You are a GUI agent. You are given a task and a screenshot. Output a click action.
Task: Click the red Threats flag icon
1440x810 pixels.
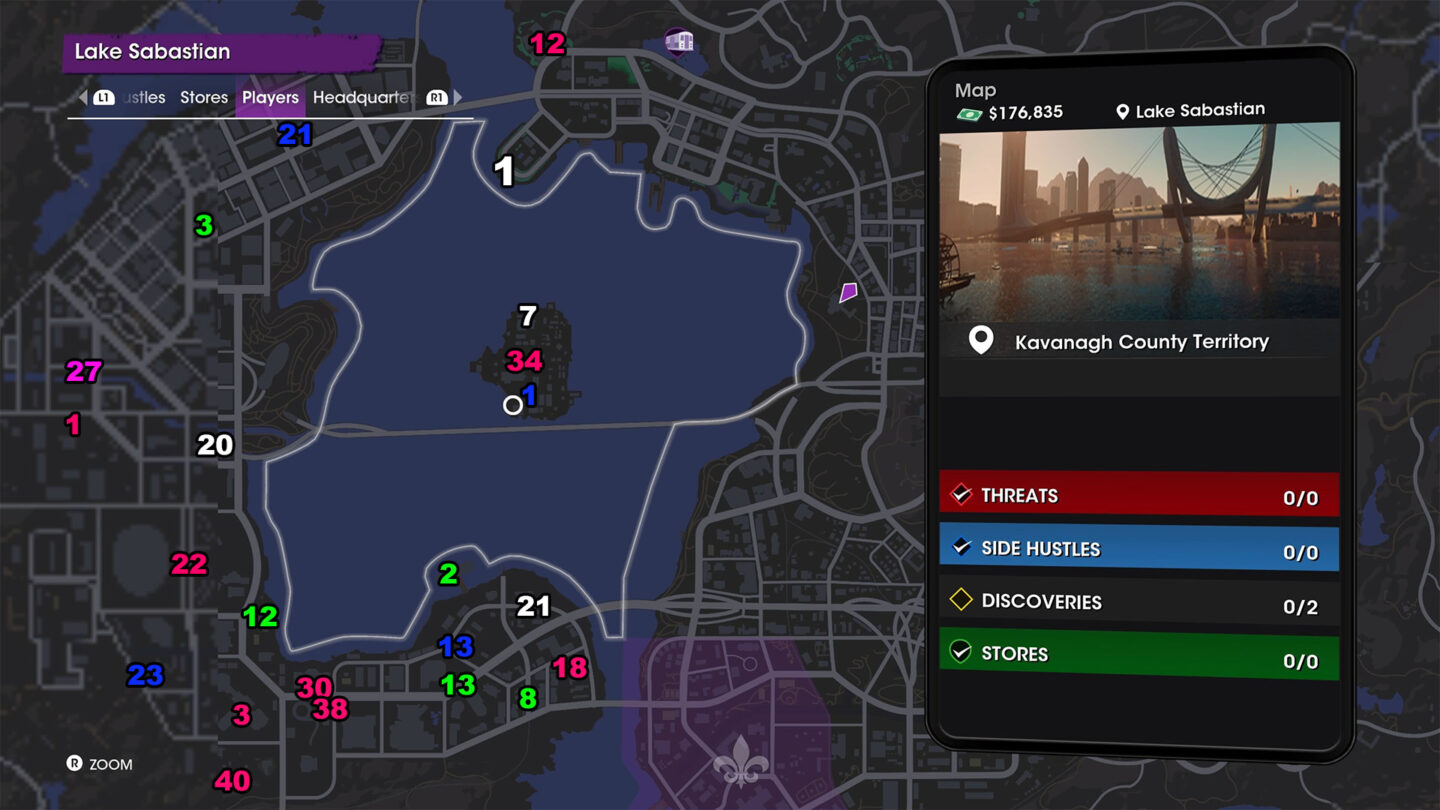tap(961, 494)
